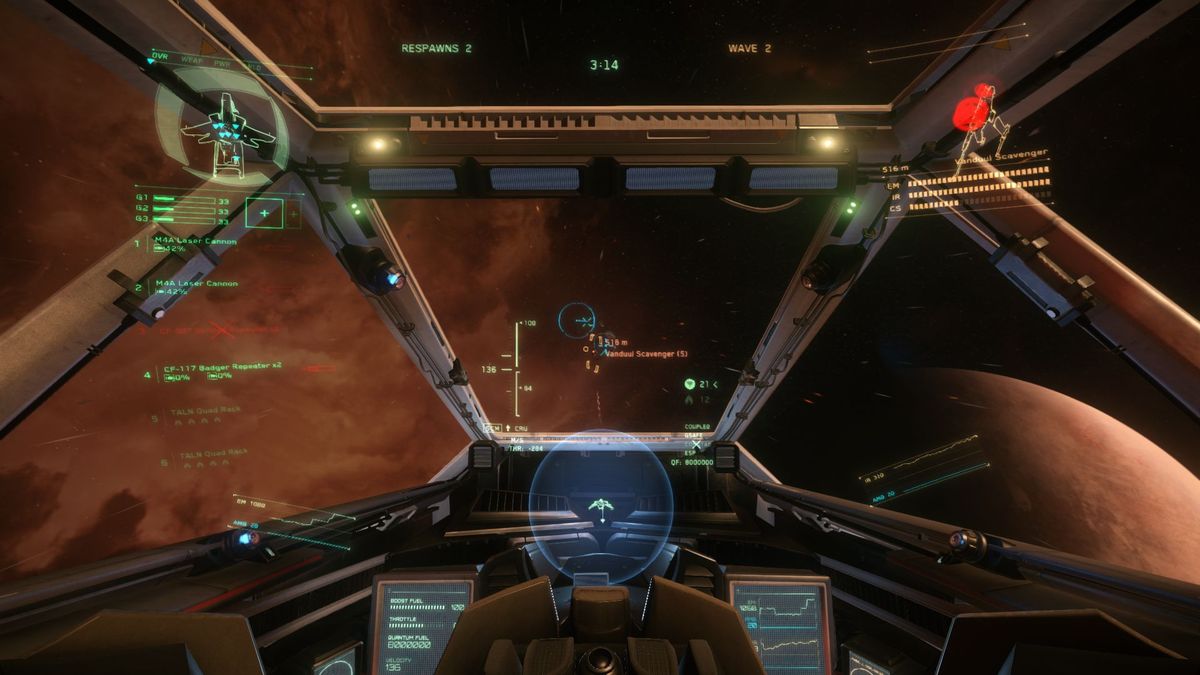Toggle the COUPLED flight mode indicator
The height and width of the screenshot is (675, 1200).
[697, 426]
